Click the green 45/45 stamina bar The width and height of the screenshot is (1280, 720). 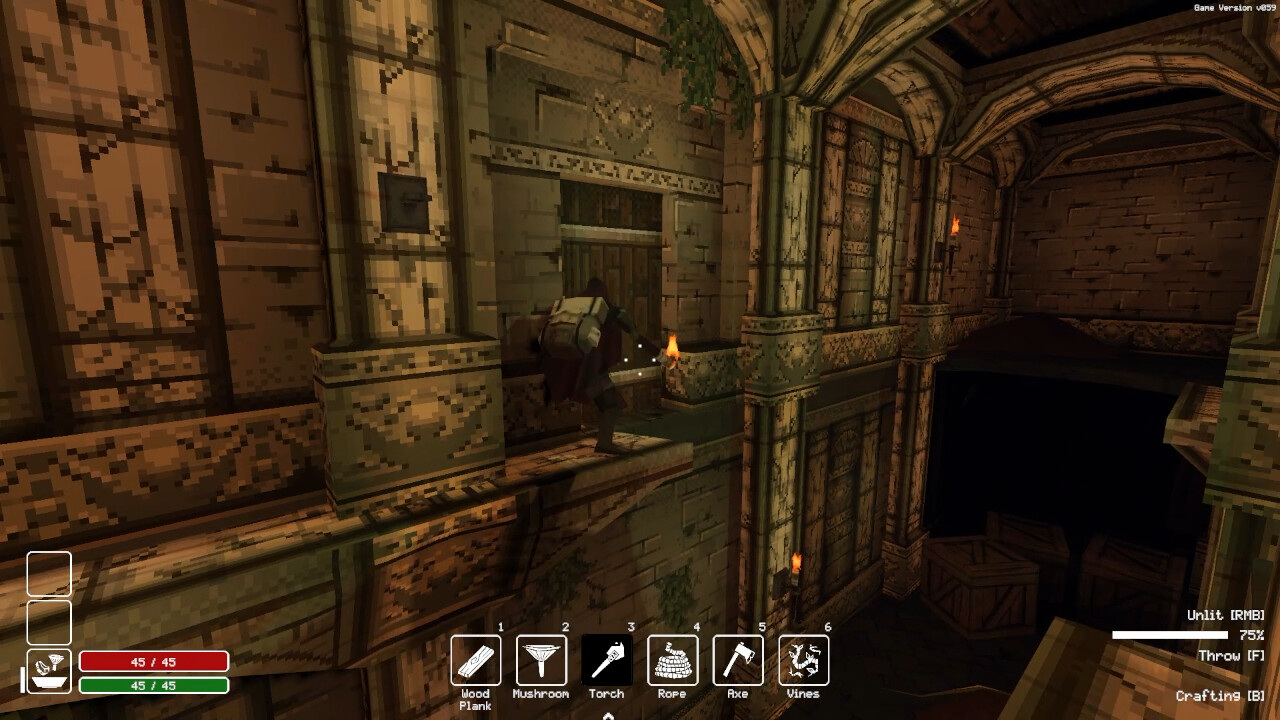point(152,684)
